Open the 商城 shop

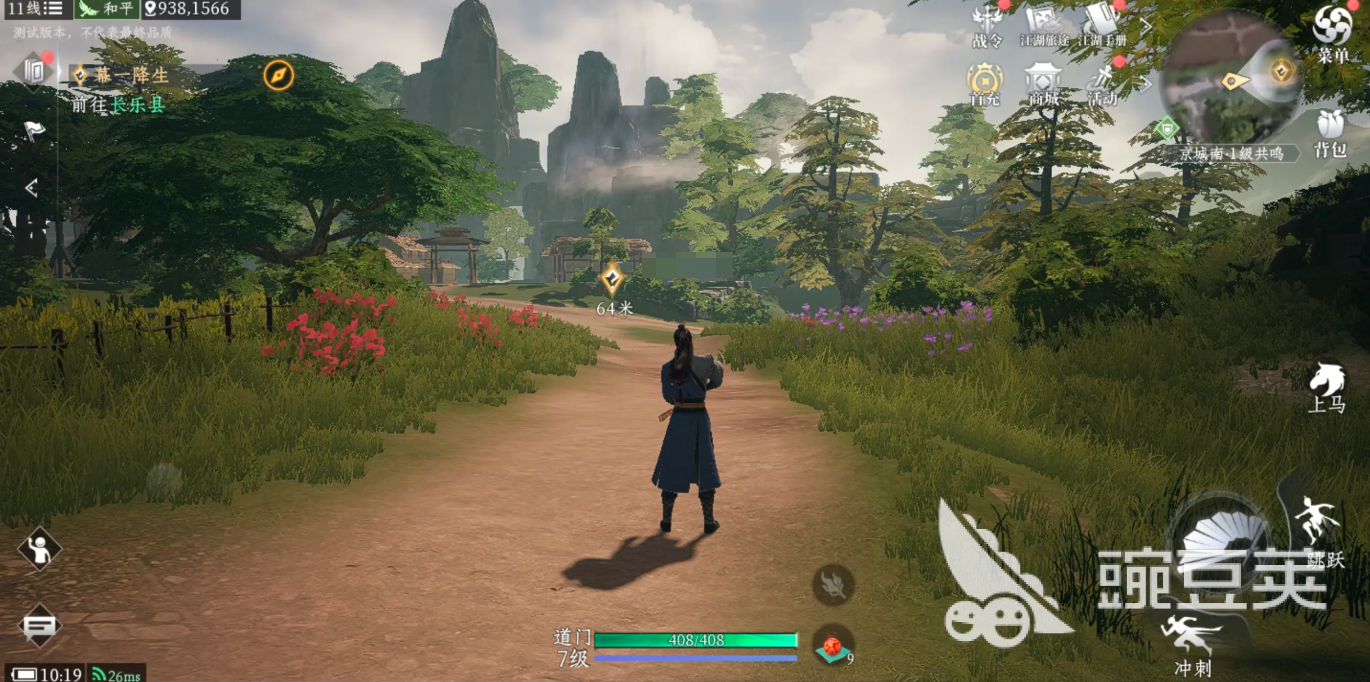[1043, 83]
